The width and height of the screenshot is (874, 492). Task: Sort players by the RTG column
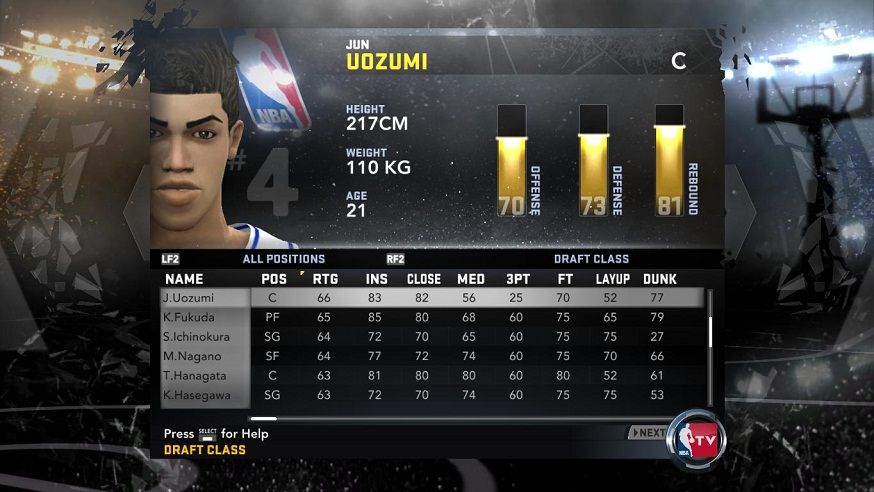[325, 278]
